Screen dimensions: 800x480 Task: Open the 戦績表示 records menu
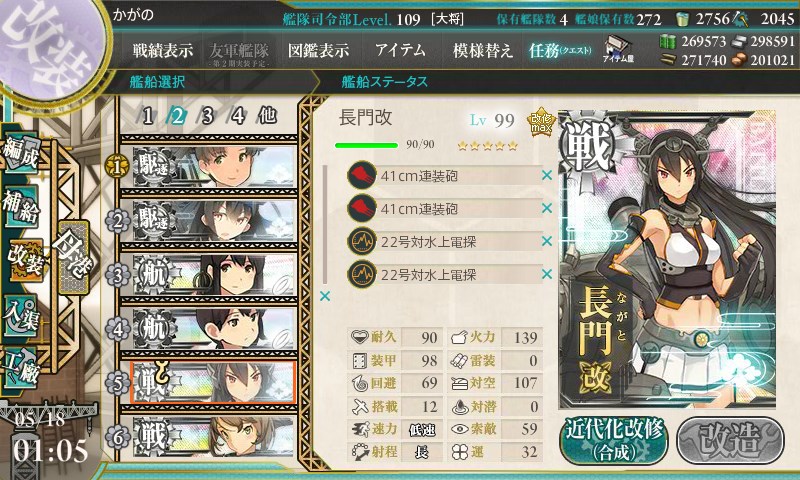click(x=163, y=50)
